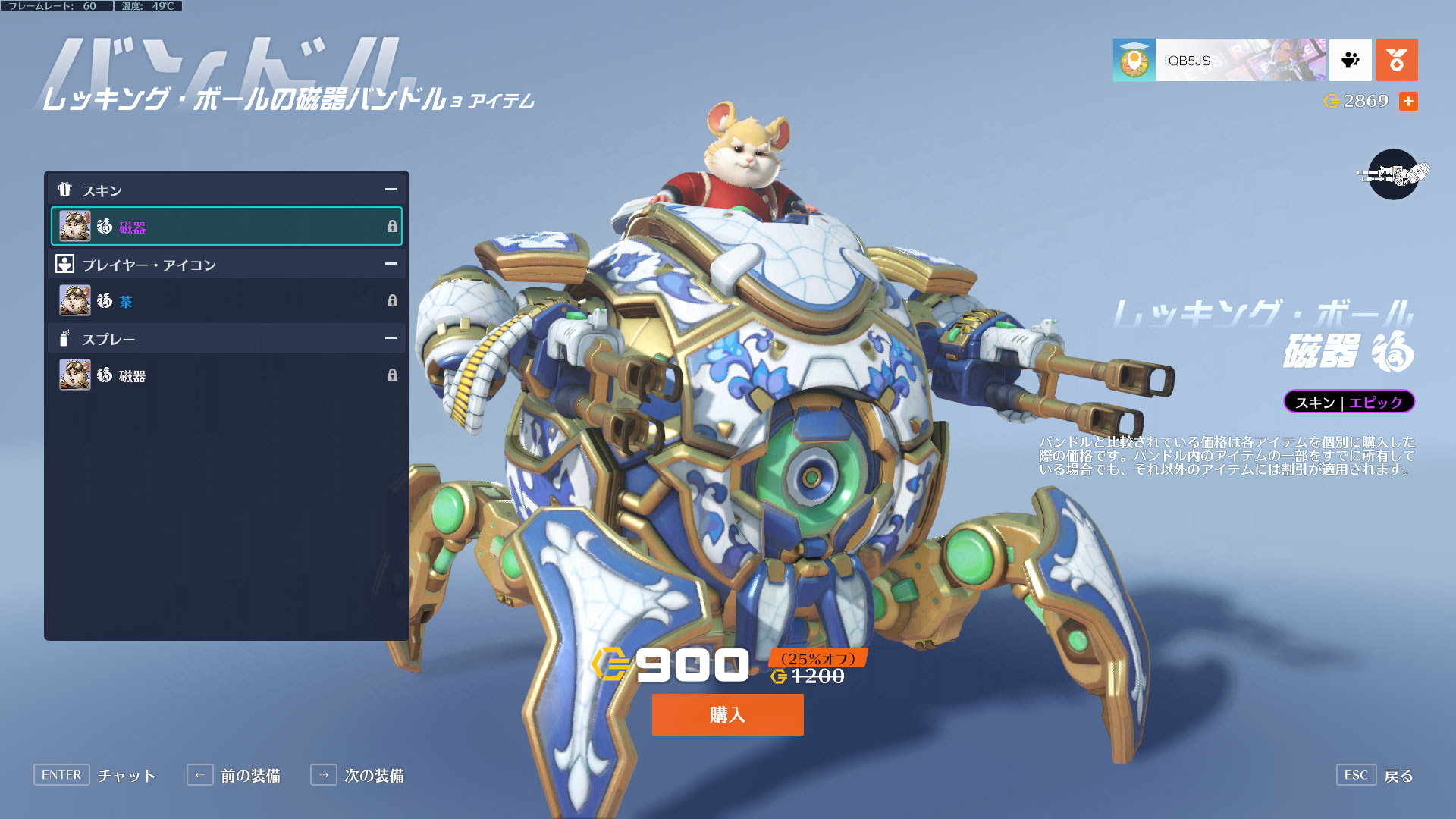The height and width of the screenshot is (819, 1456).
Task: Select the 磁器 skin row
Action: pyautogui.click(x=226, y=226)
